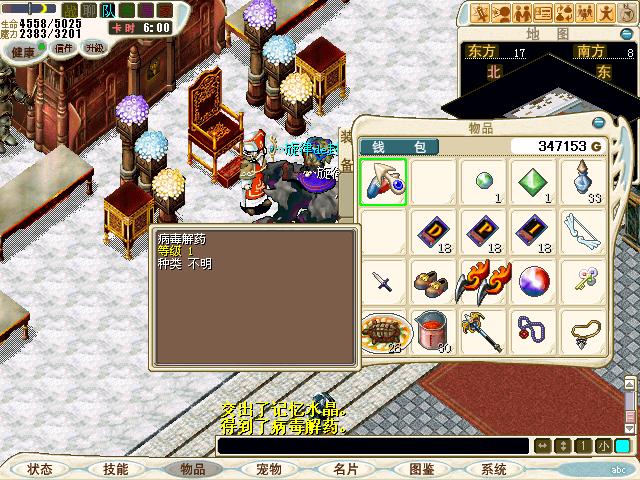Open the 技能 skills menu
This screenshot has height=480, width=640.
(115, 468)
